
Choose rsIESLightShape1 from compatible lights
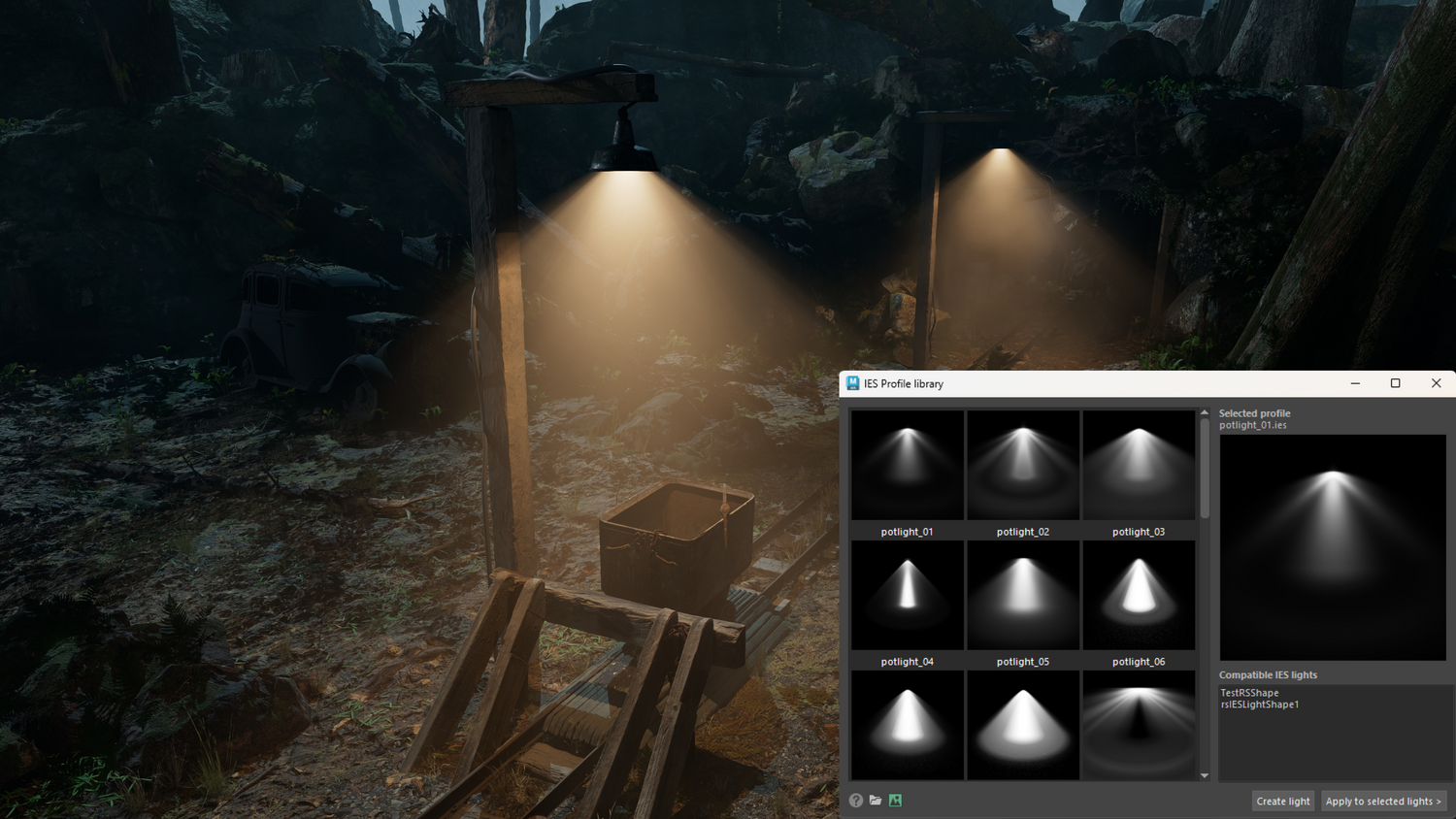1259,704
